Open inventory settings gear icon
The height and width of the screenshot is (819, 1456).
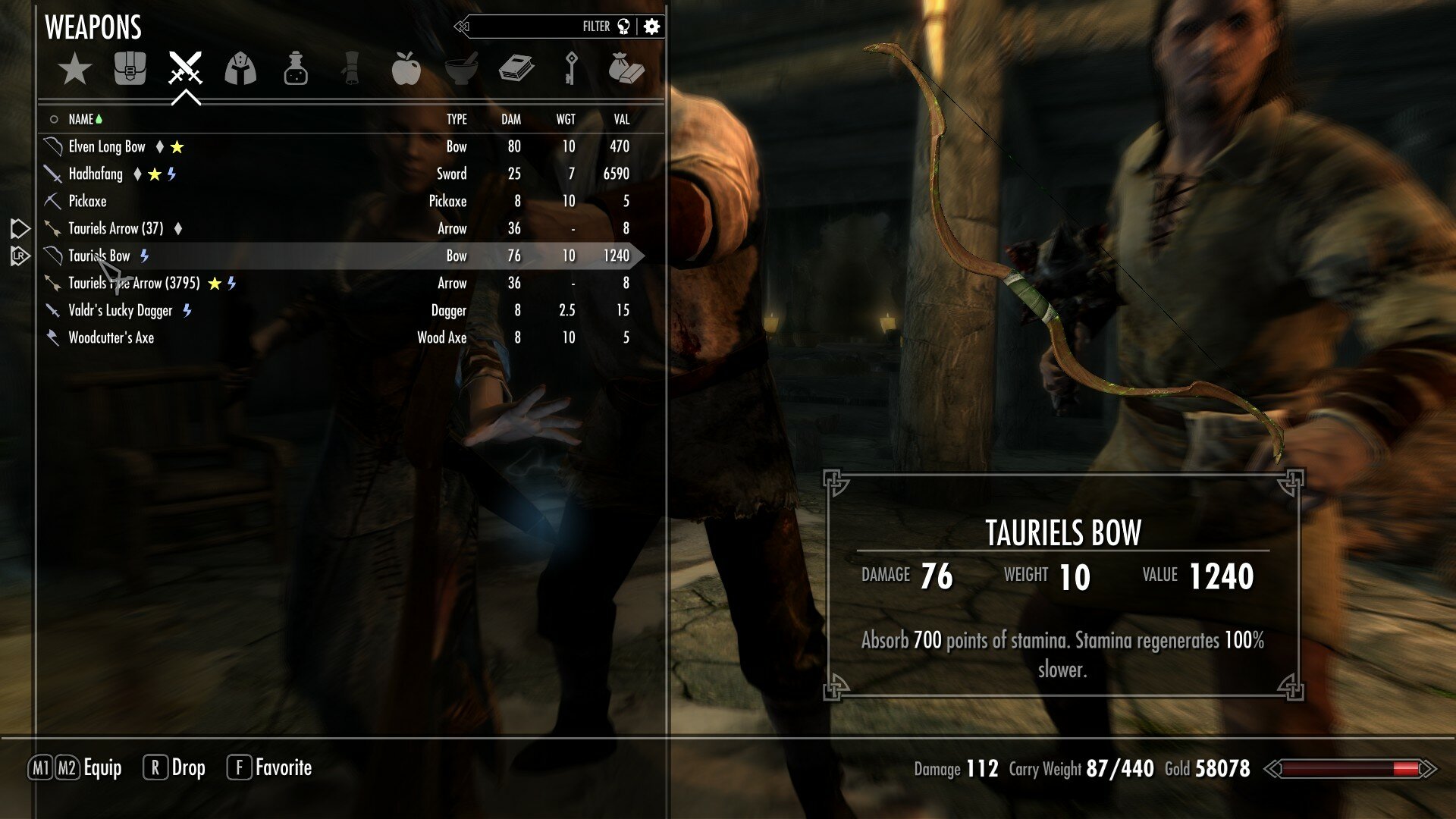tap(651, 27)
